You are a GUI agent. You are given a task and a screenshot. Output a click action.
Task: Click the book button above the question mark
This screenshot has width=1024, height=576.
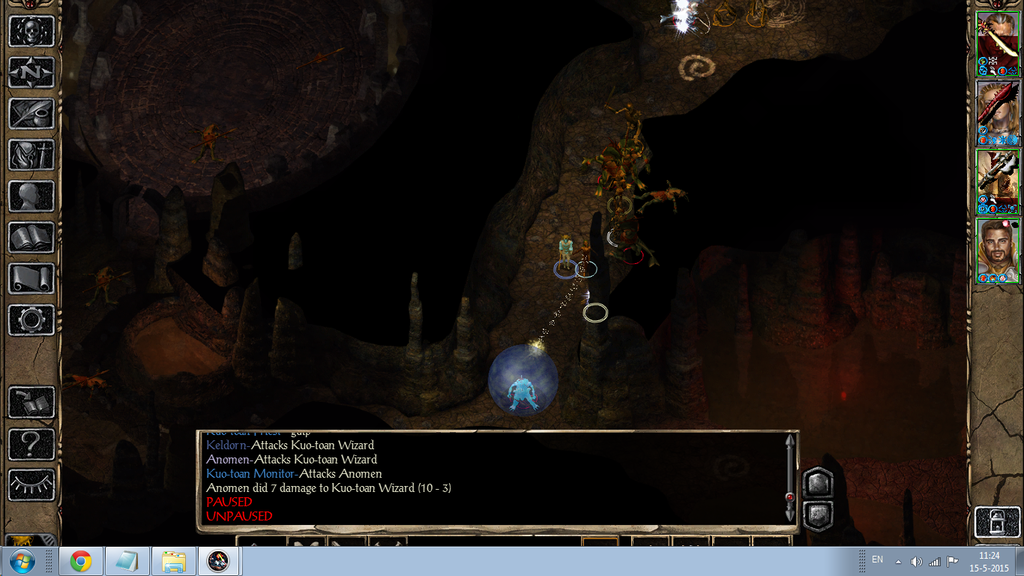(31, 402)
